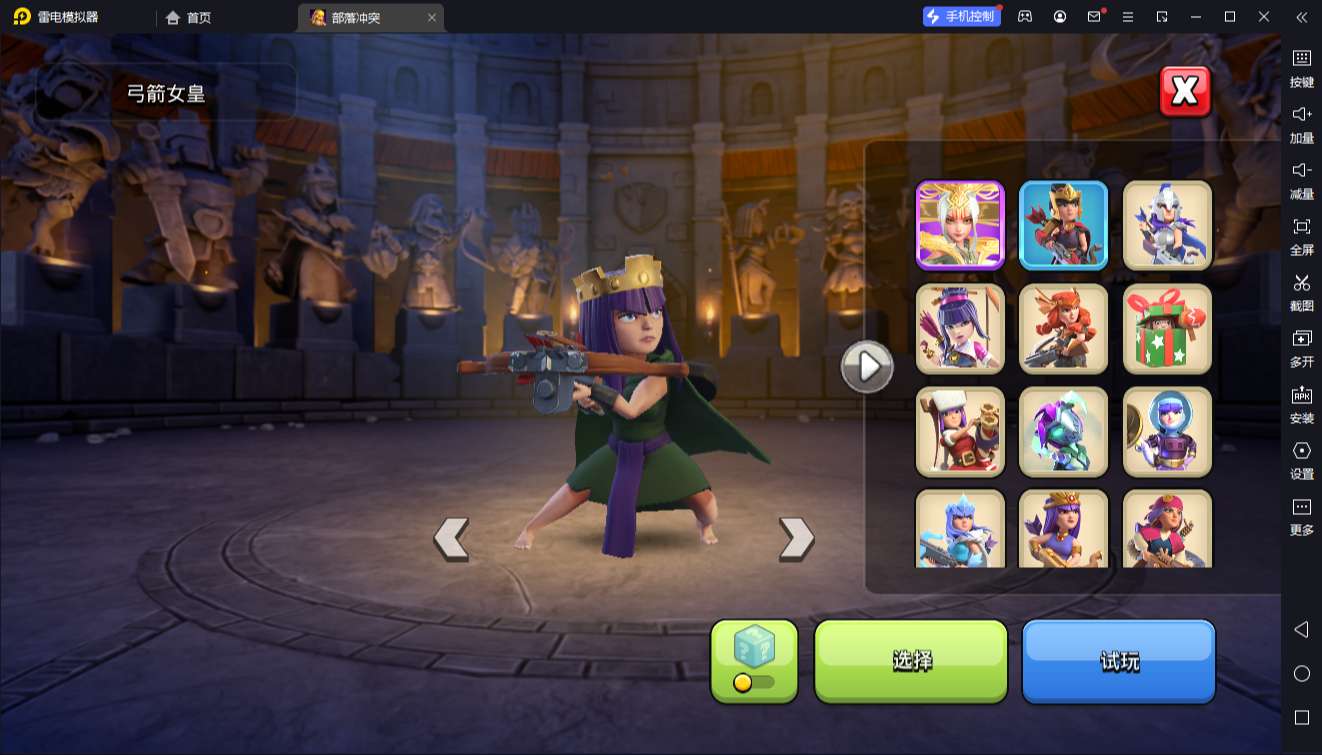This screenshot has width=1322, height=755.
Task: Try out the skin with 试玩
Action: point(1118,660)
